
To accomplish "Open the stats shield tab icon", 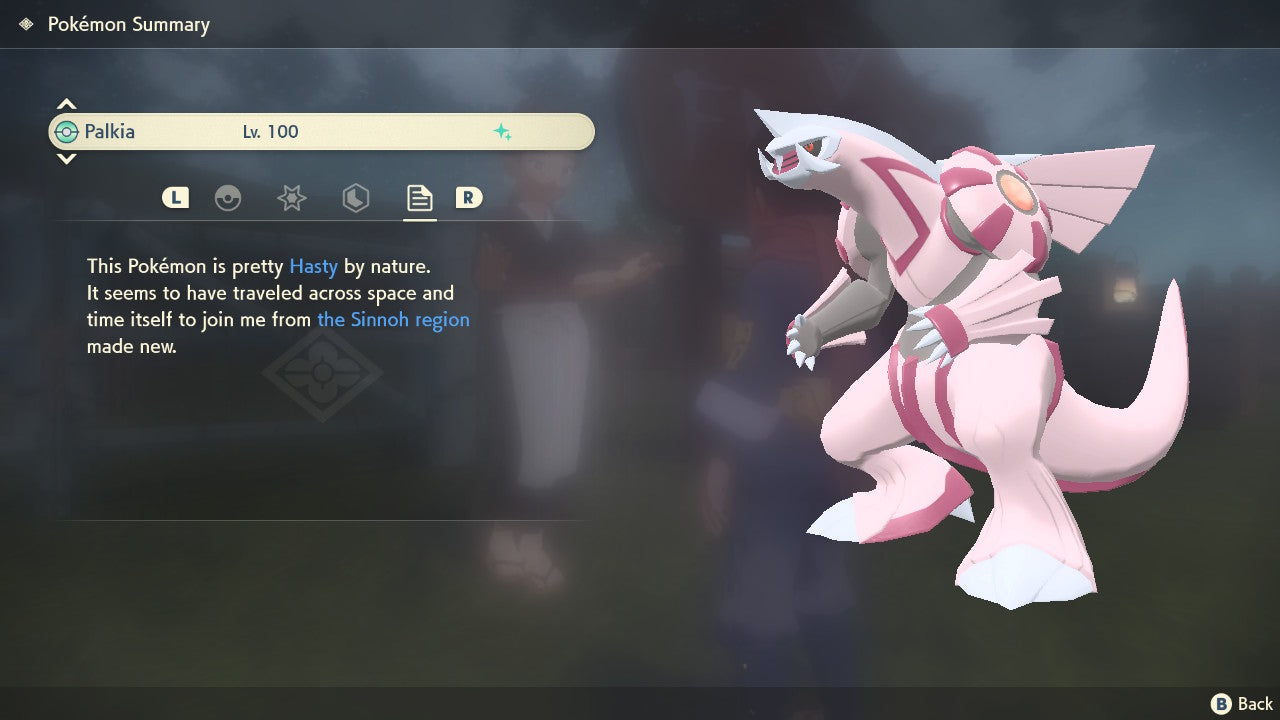I will [356, 198].
